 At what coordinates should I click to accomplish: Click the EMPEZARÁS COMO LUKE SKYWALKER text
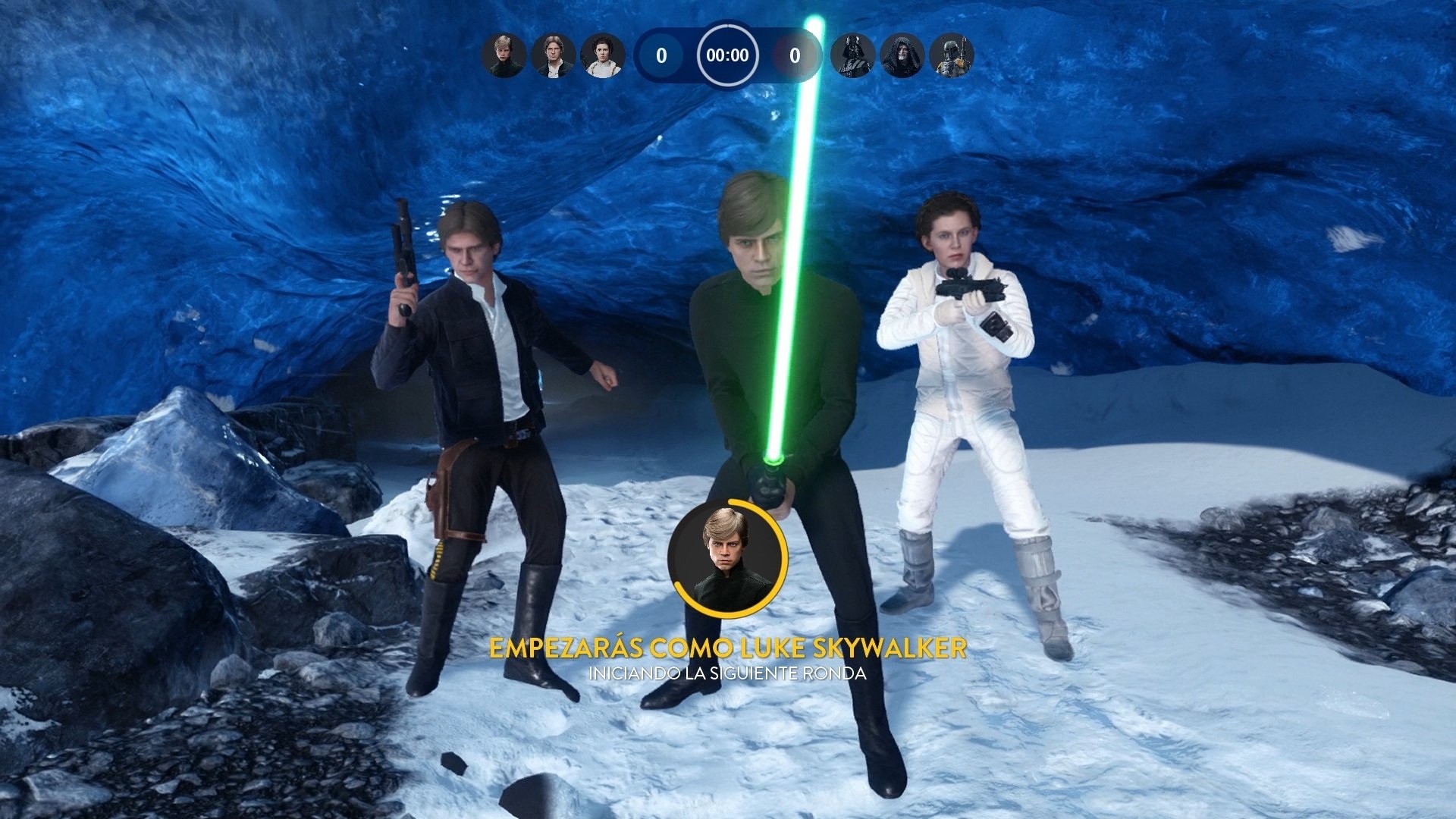[729, 648]
